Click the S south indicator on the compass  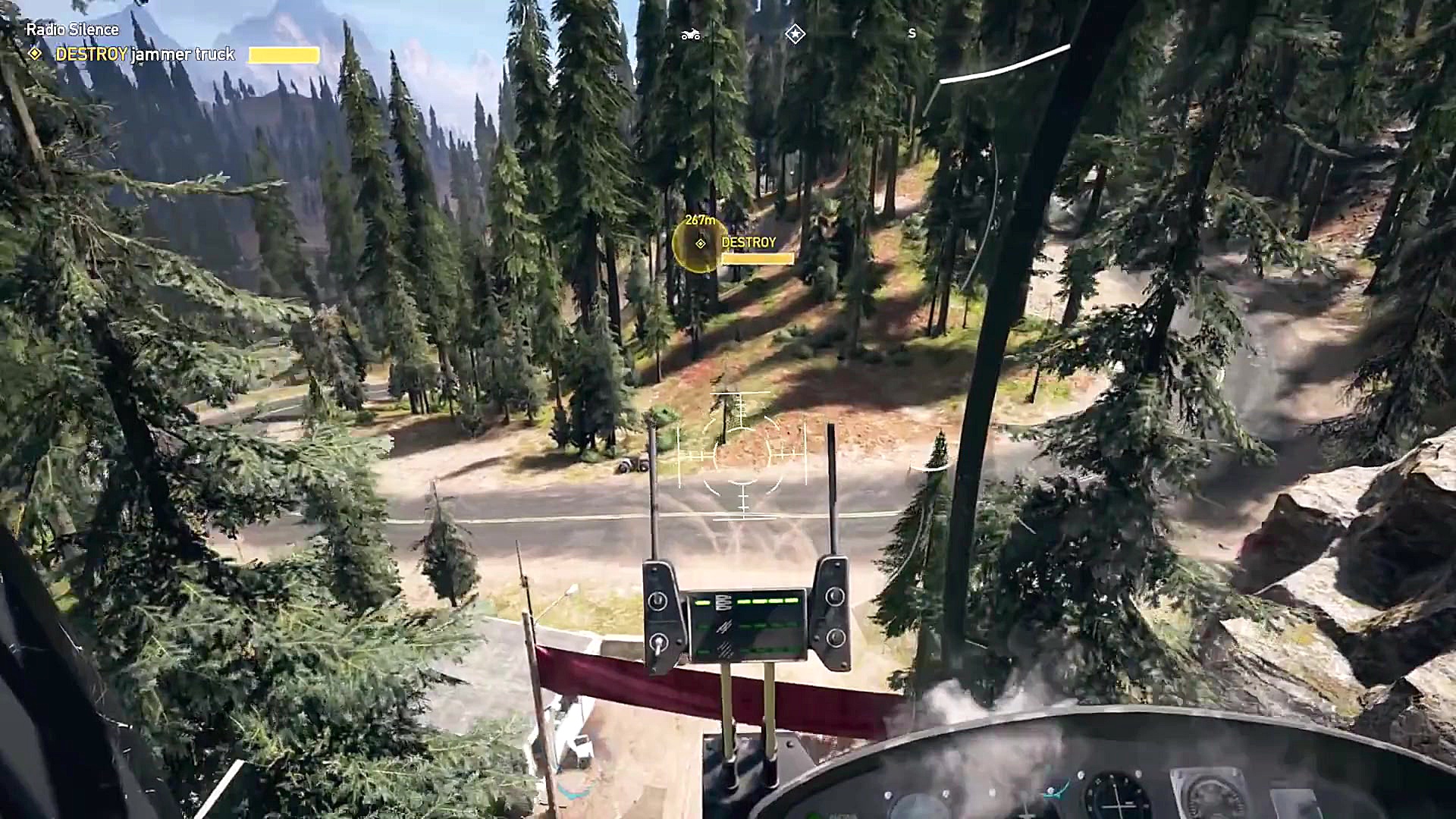(x=912, y=33)
